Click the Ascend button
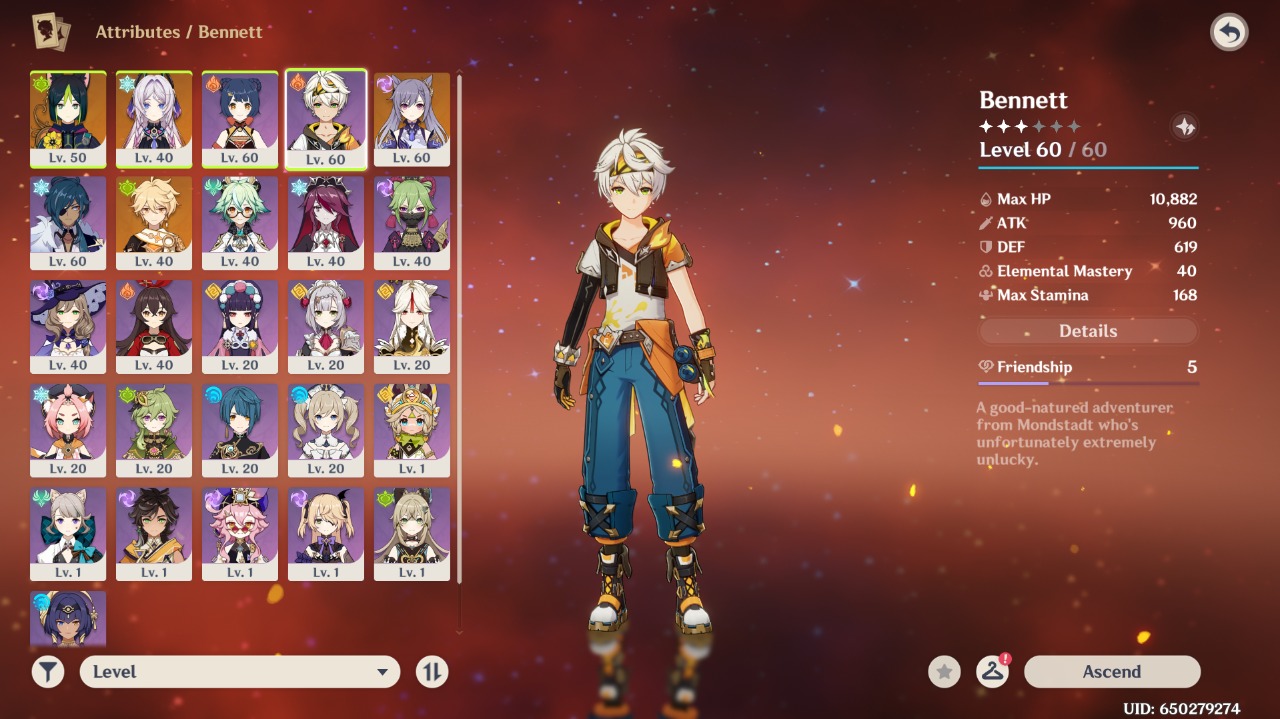Image resolution: width=1280 pixels, height=719 pixels. pos(1111,672)
